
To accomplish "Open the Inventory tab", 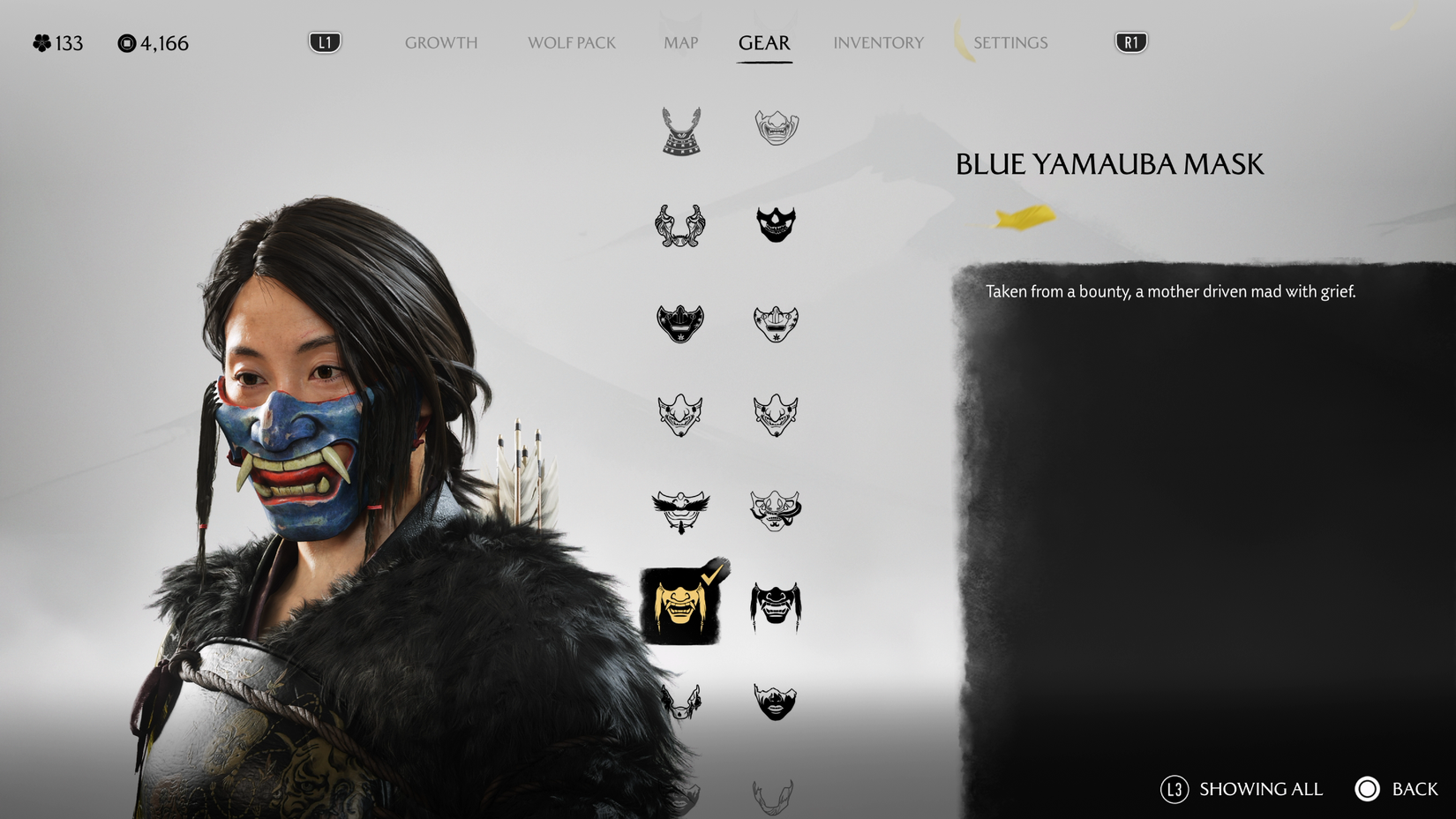I will pyautogui.click(x=878, y=41).
